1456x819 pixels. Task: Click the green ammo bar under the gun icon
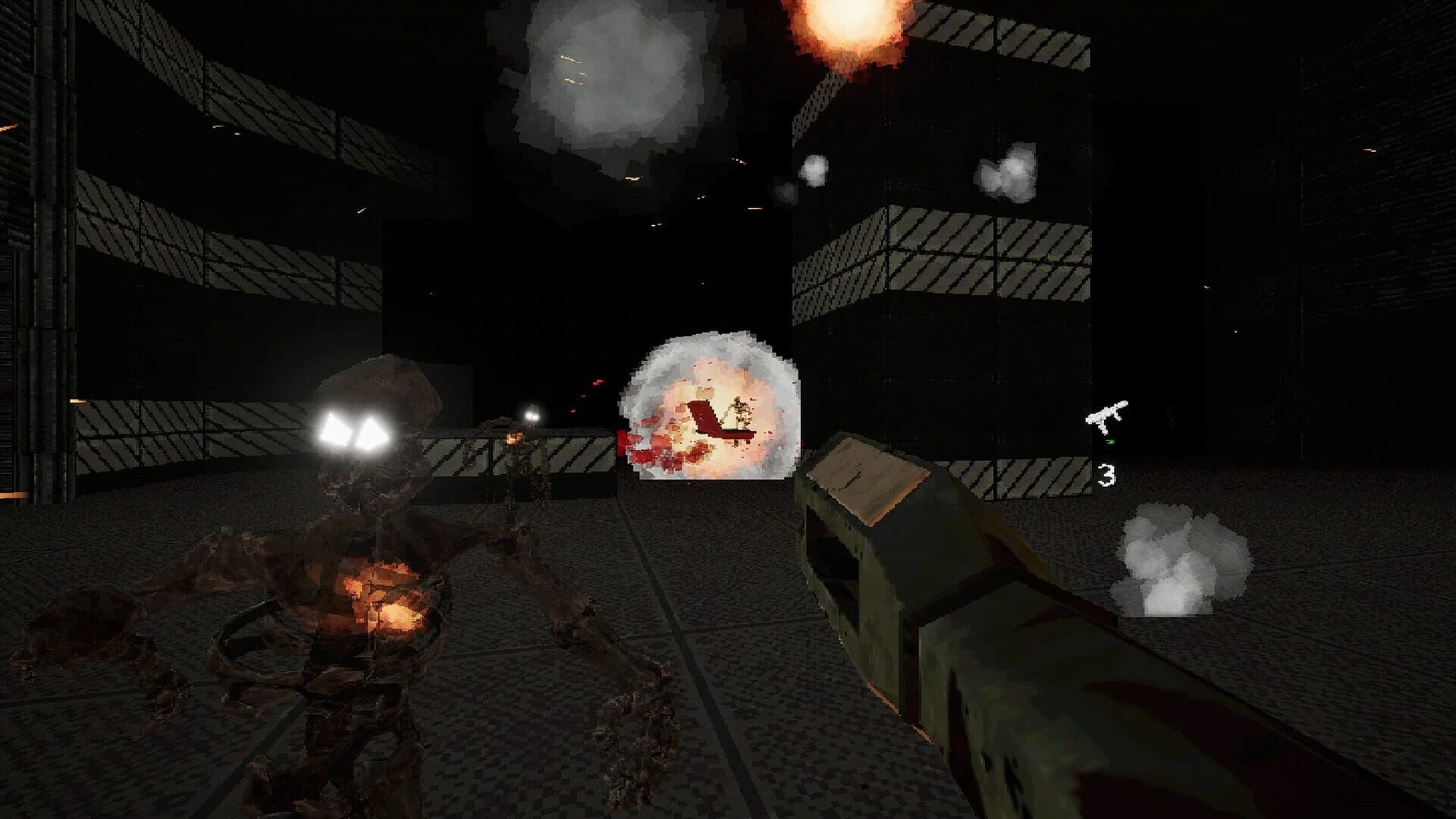1109,441
